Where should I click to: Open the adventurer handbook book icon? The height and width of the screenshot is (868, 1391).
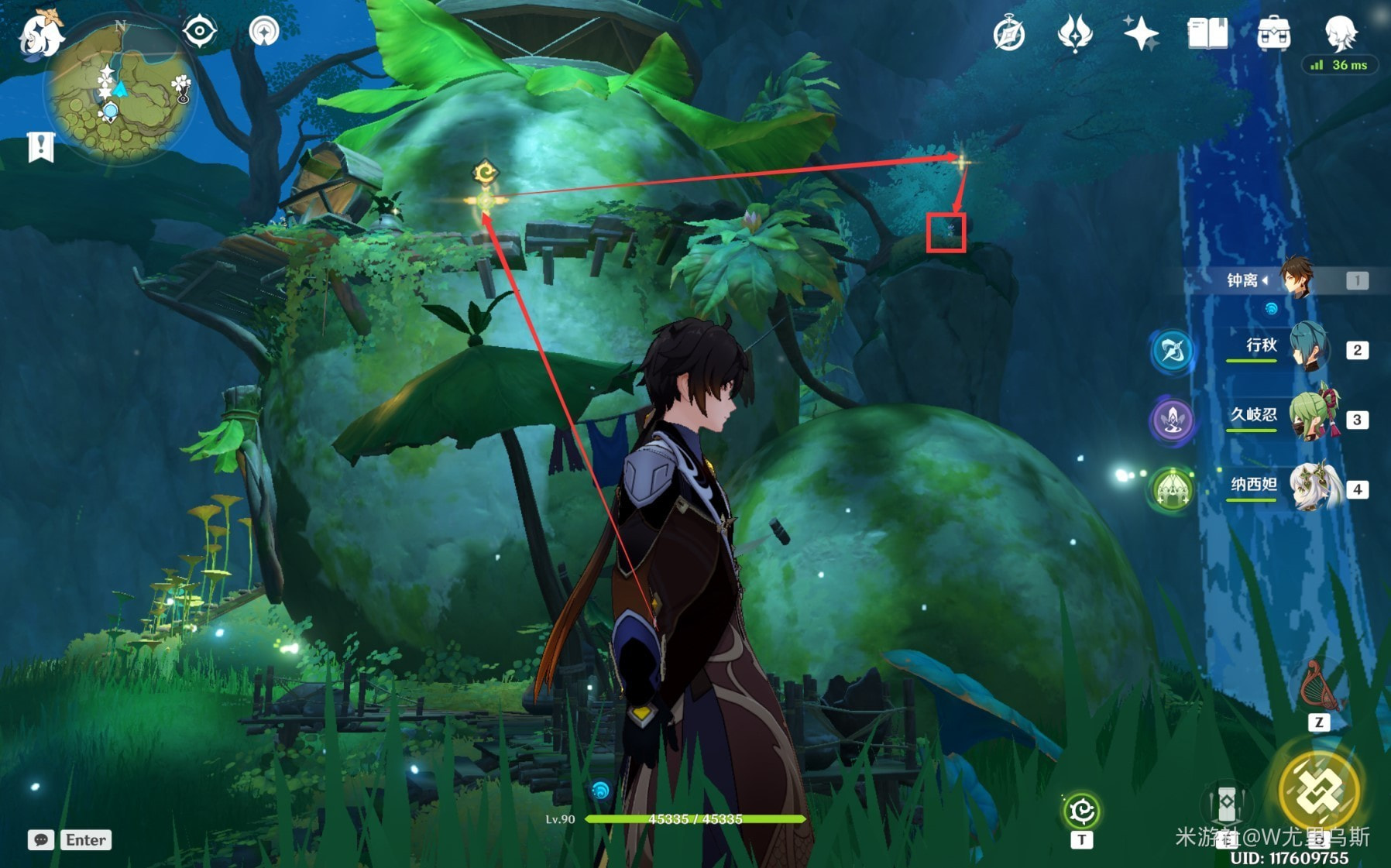pyautogui.click(x=1207, y=34)
